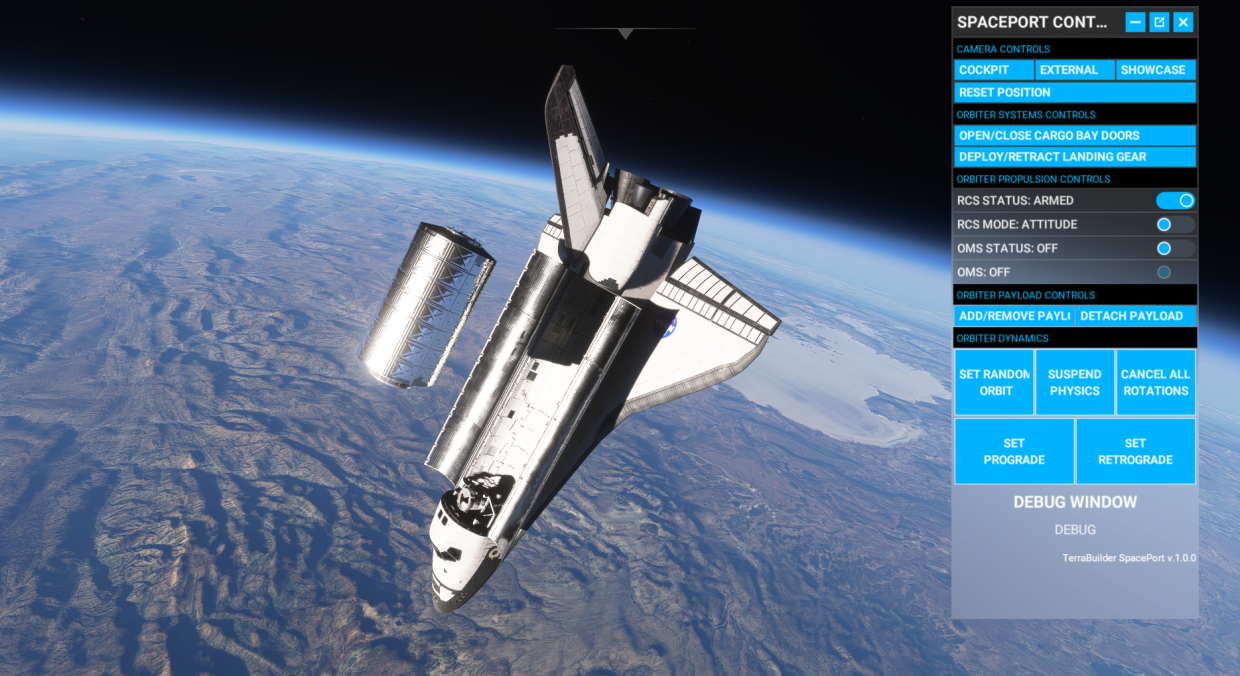The width and height of the screenshot is (1240, 676).
Task: Minimize the Spaceport Control panel
Action: [x=1135, y=22]
